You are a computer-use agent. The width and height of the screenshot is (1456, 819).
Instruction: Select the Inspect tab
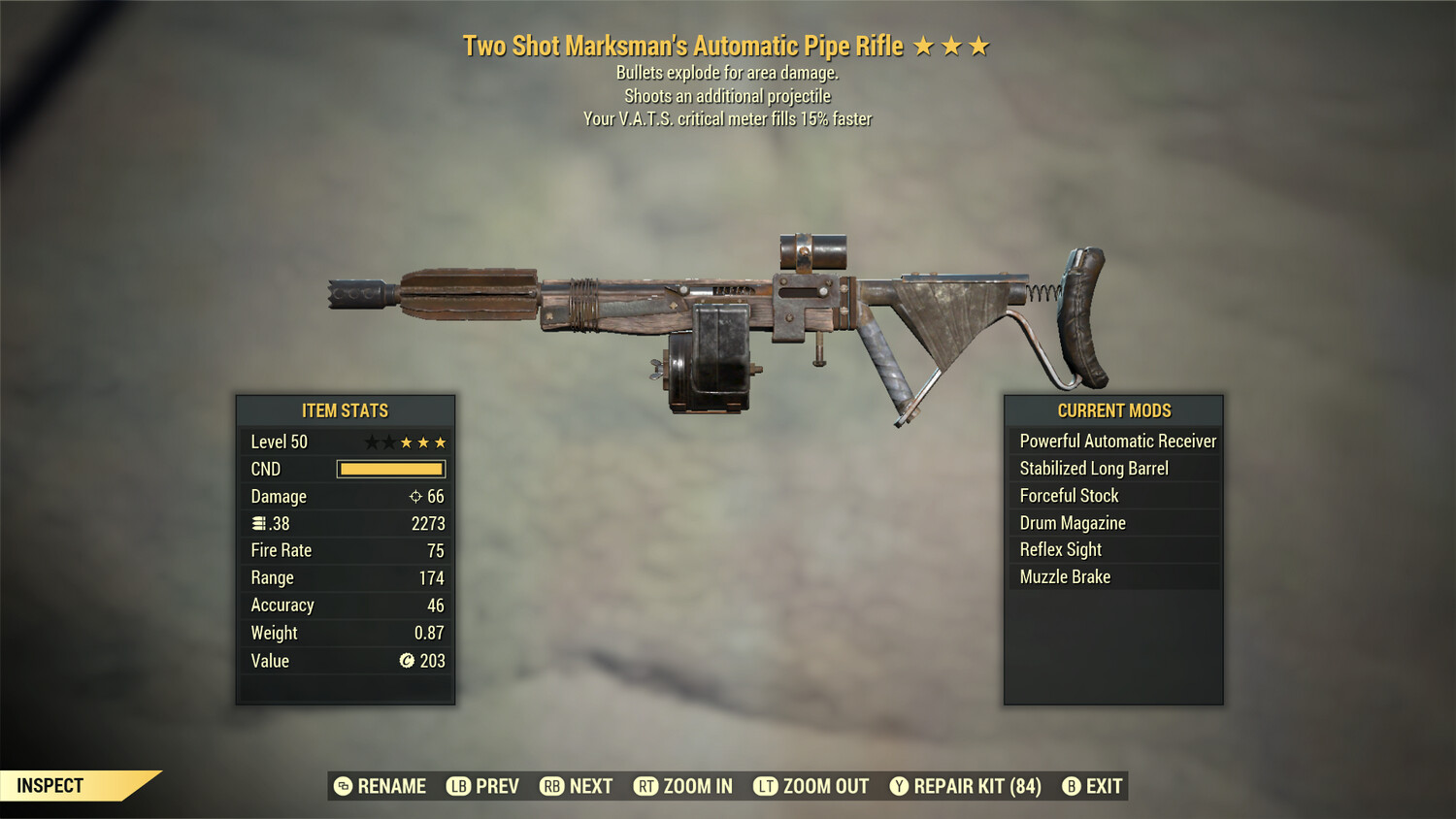(x=50, y=785)
